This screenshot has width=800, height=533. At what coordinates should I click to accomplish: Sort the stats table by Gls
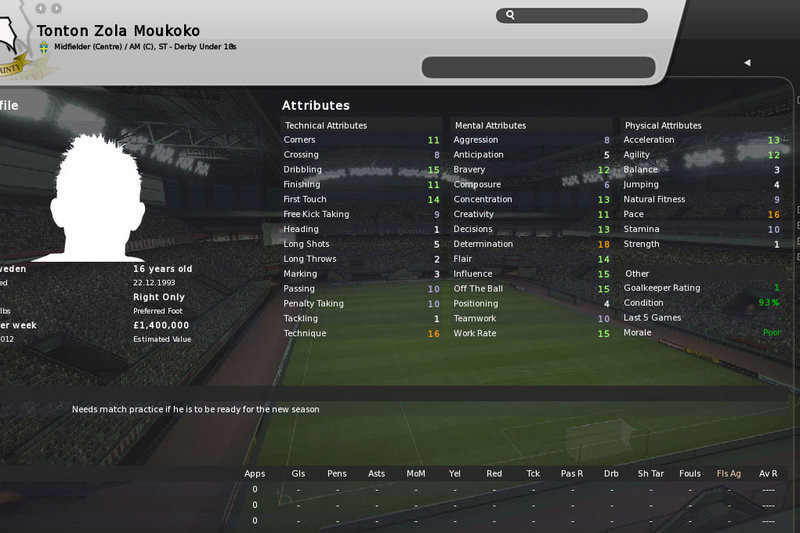(x=298, y=473)
